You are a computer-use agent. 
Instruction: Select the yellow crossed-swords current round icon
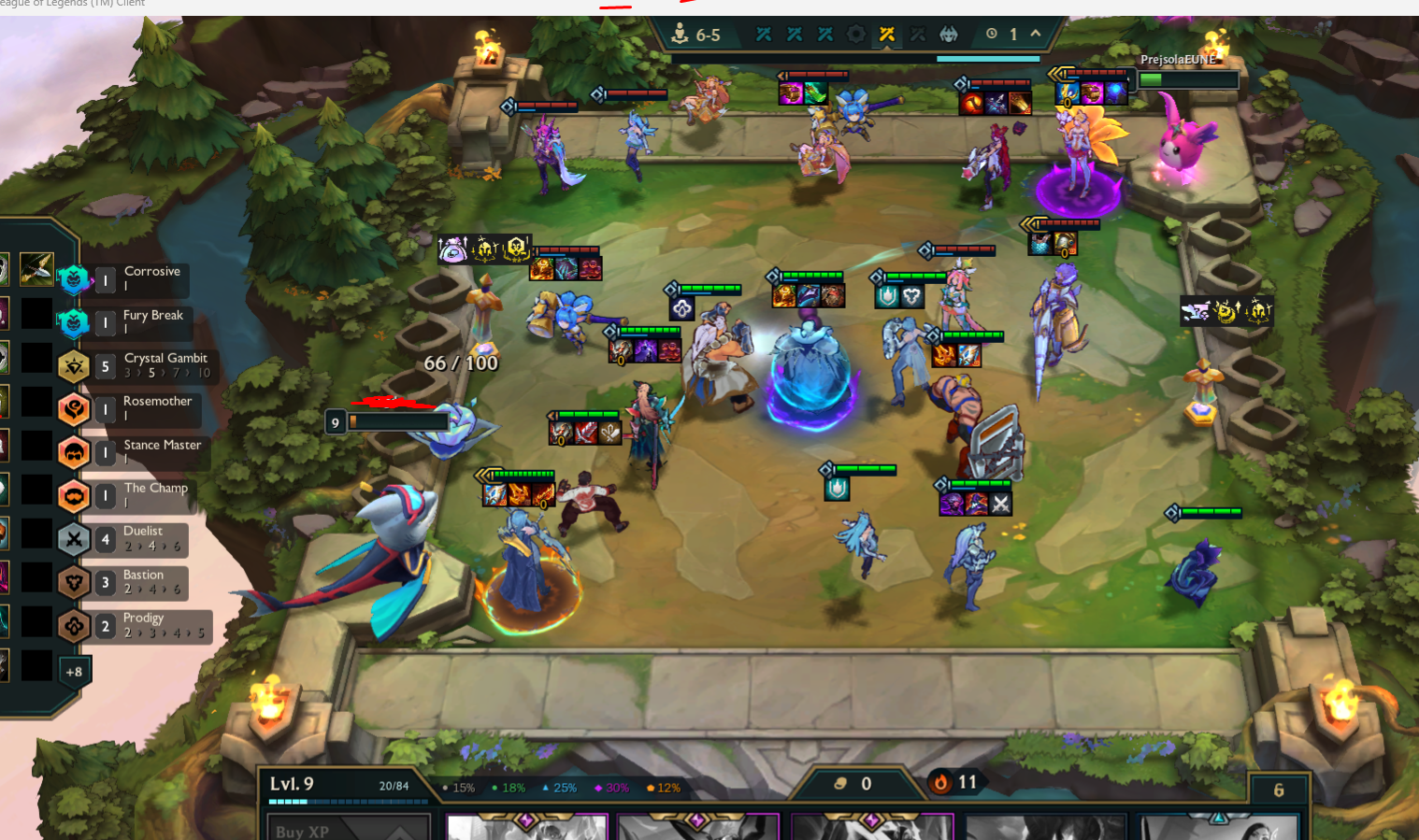tap(887, 35)
